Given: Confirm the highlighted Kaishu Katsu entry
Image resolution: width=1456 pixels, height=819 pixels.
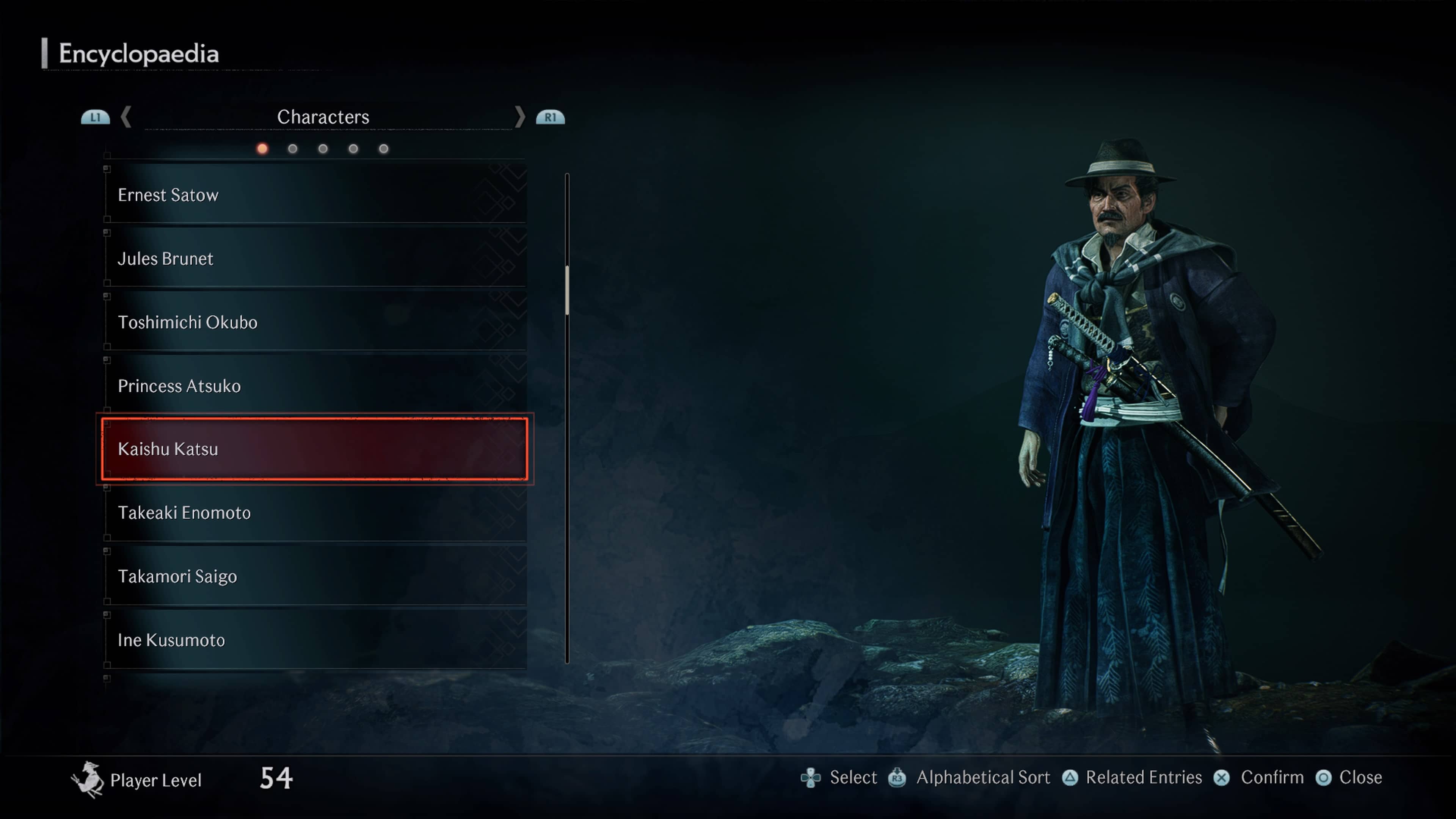Looking at the screenshot, I should click(314, 449).
